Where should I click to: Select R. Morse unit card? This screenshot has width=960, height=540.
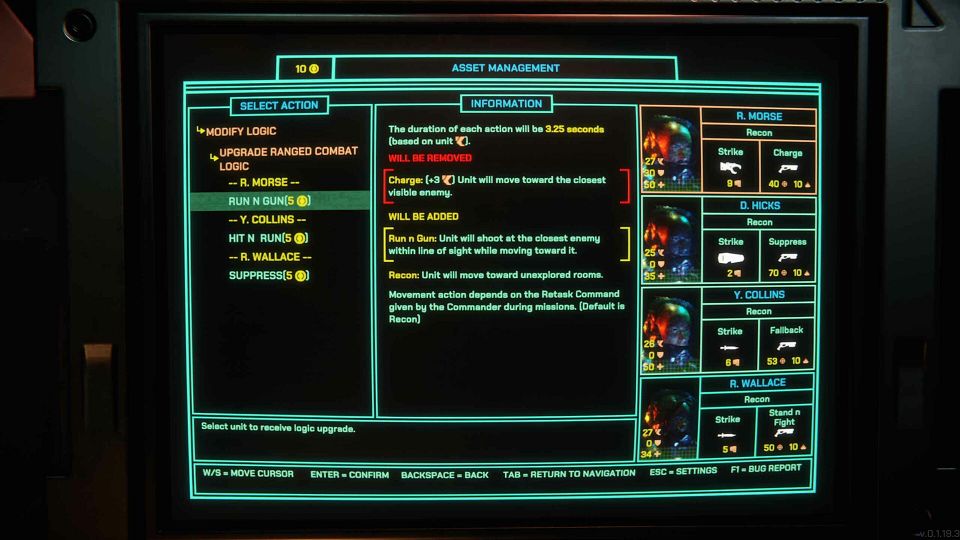click(759, 116)
